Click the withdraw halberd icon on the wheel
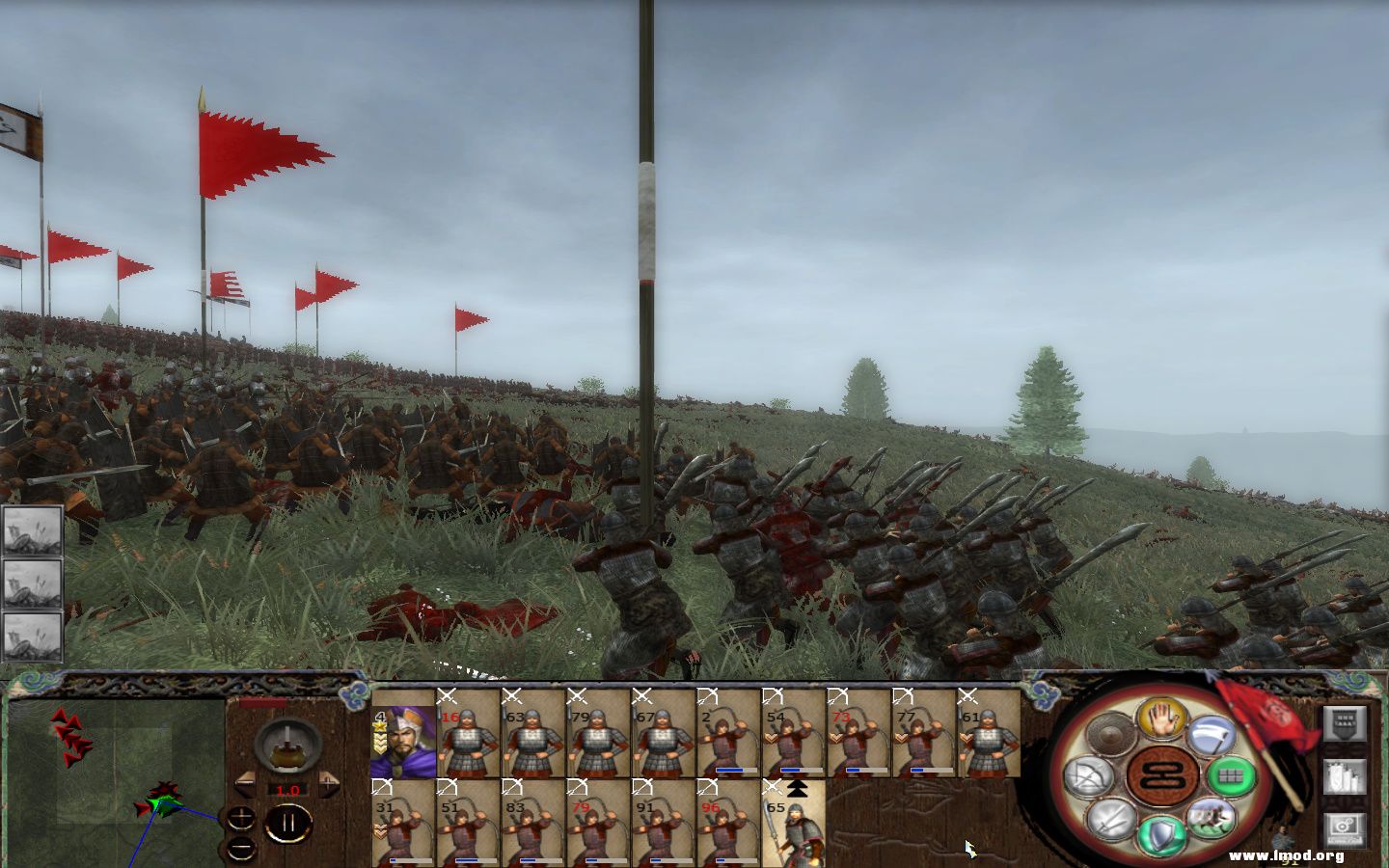This screenshot has height=868, width=1389. (1212, 734)
